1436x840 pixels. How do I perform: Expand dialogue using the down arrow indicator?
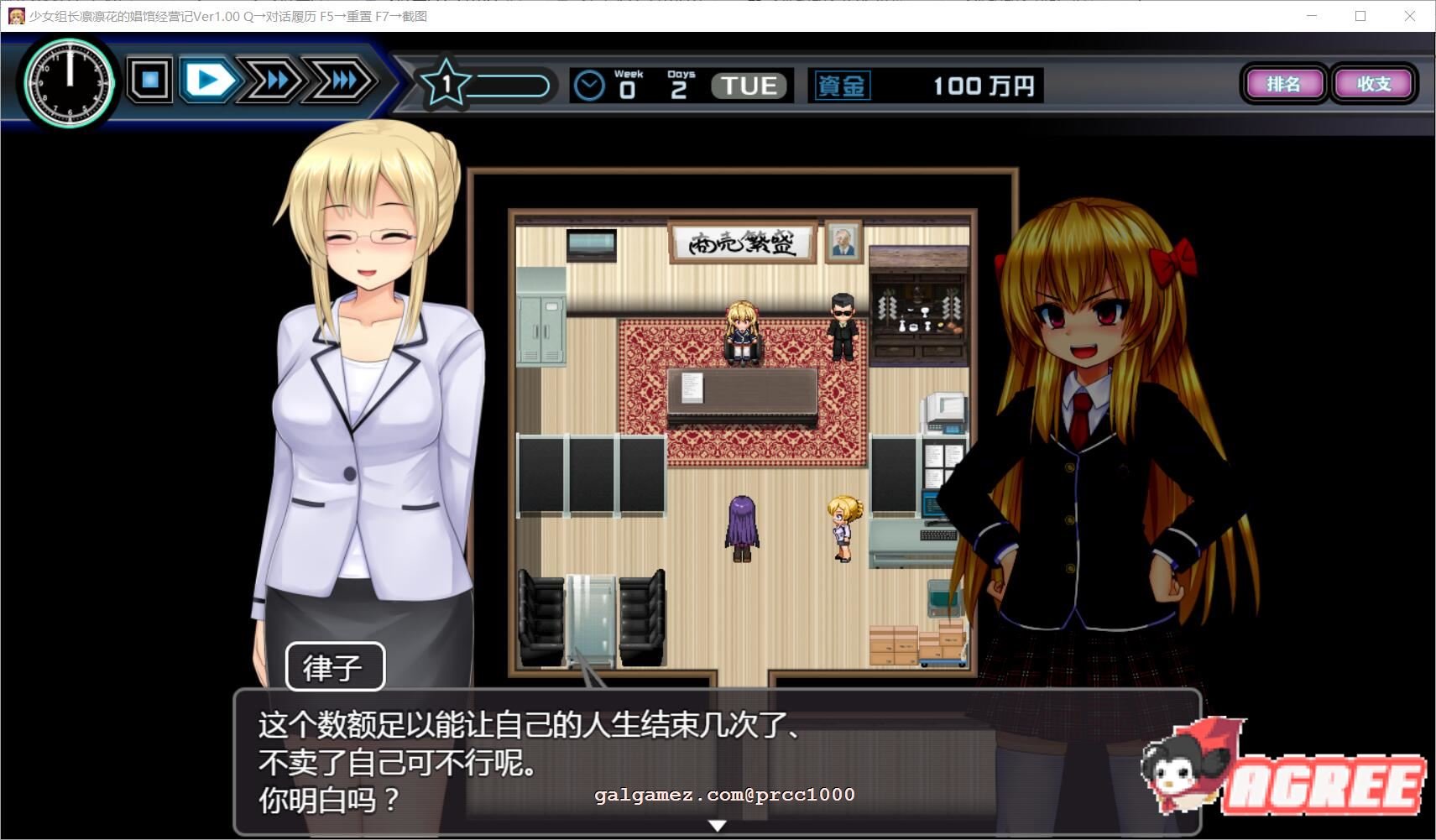point(718,825)
